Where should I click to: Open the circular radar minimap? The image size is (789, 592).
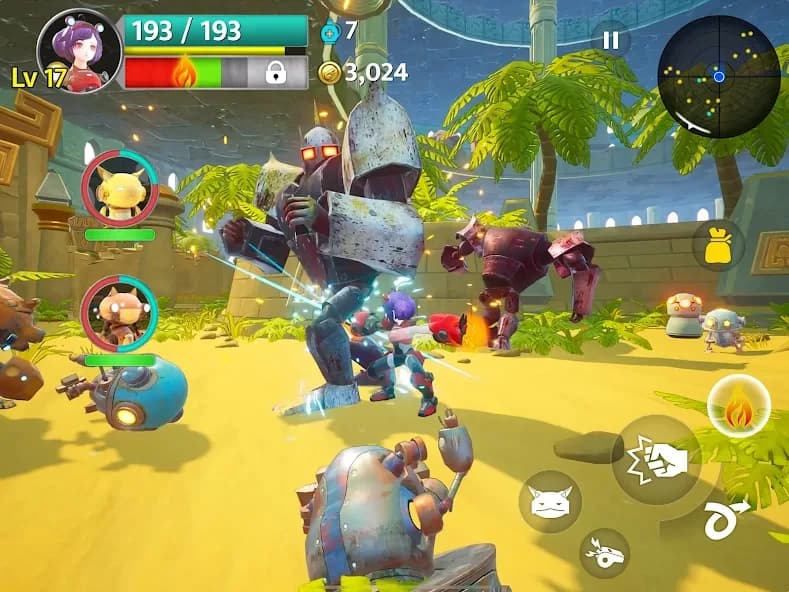click(718, 75)
